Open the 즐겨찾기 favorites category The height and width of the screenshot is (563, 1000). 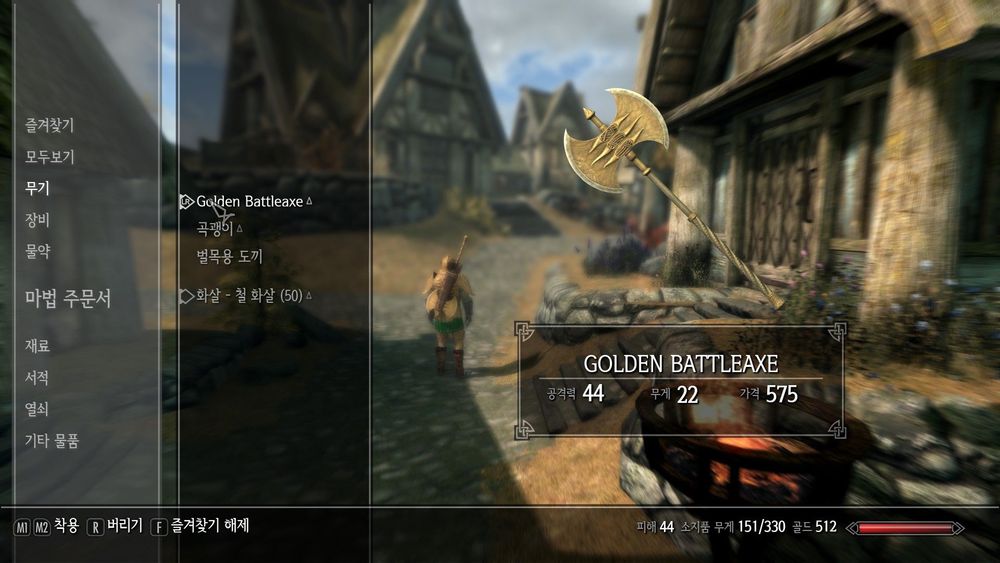[x=49, y=125]
